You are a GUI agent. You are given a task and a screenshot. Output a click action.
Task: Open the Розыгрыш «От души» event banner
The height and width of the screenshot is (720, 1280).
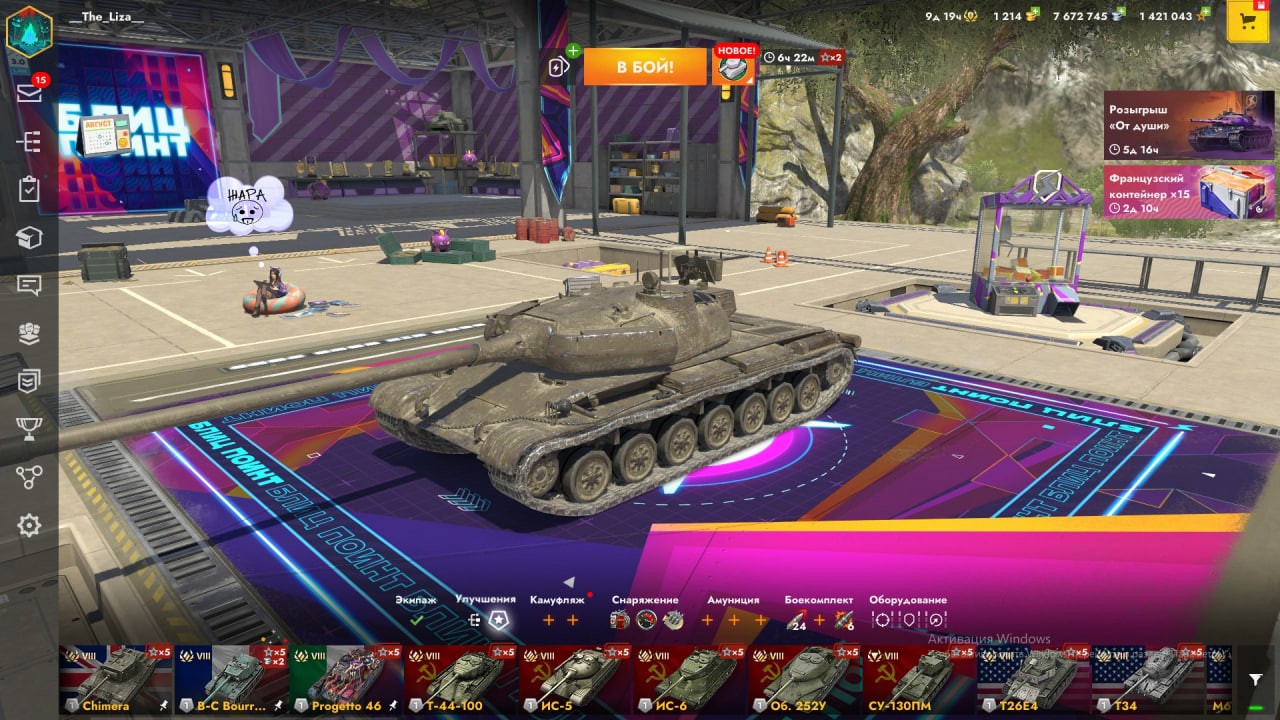point(1188,125)
